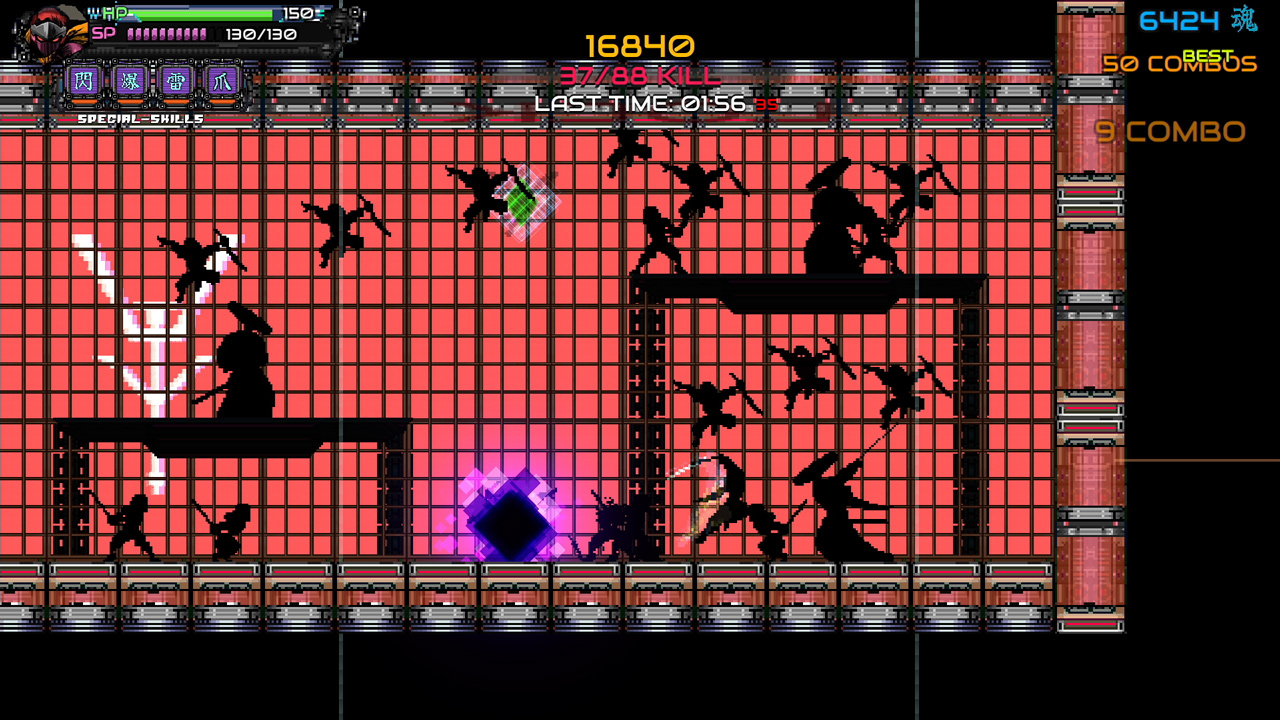The image size is (1280, 720).
Task: Select the 爆 (Blast) special skill icon
Action: point(130,82)
